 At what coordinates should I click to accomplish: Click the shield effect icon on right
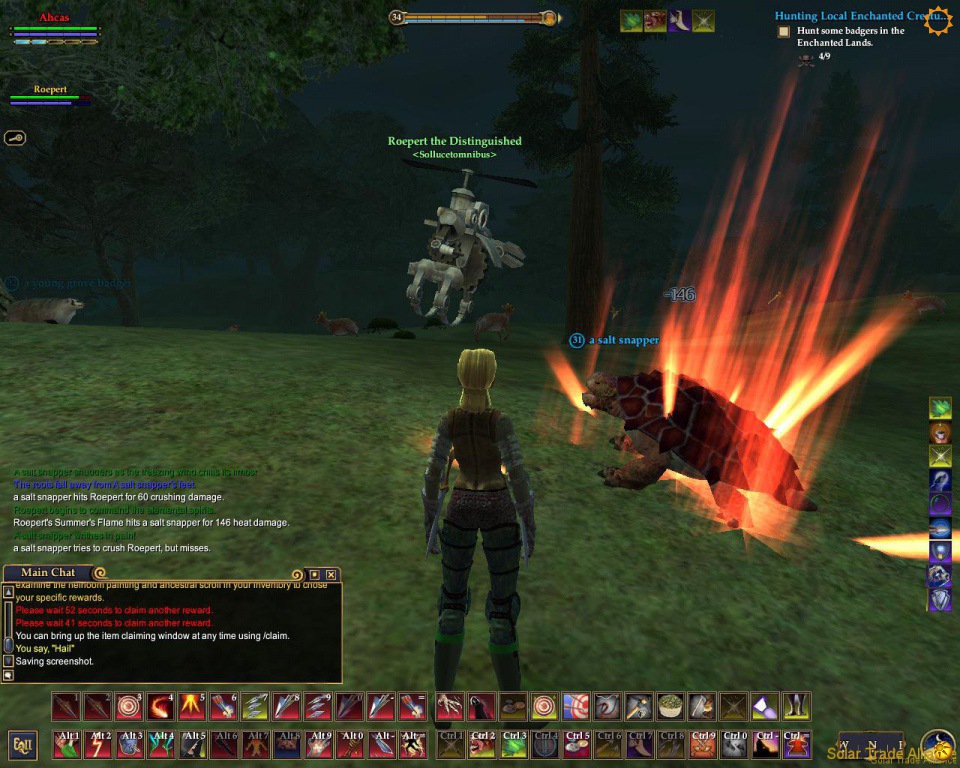(x=940, y=599)
